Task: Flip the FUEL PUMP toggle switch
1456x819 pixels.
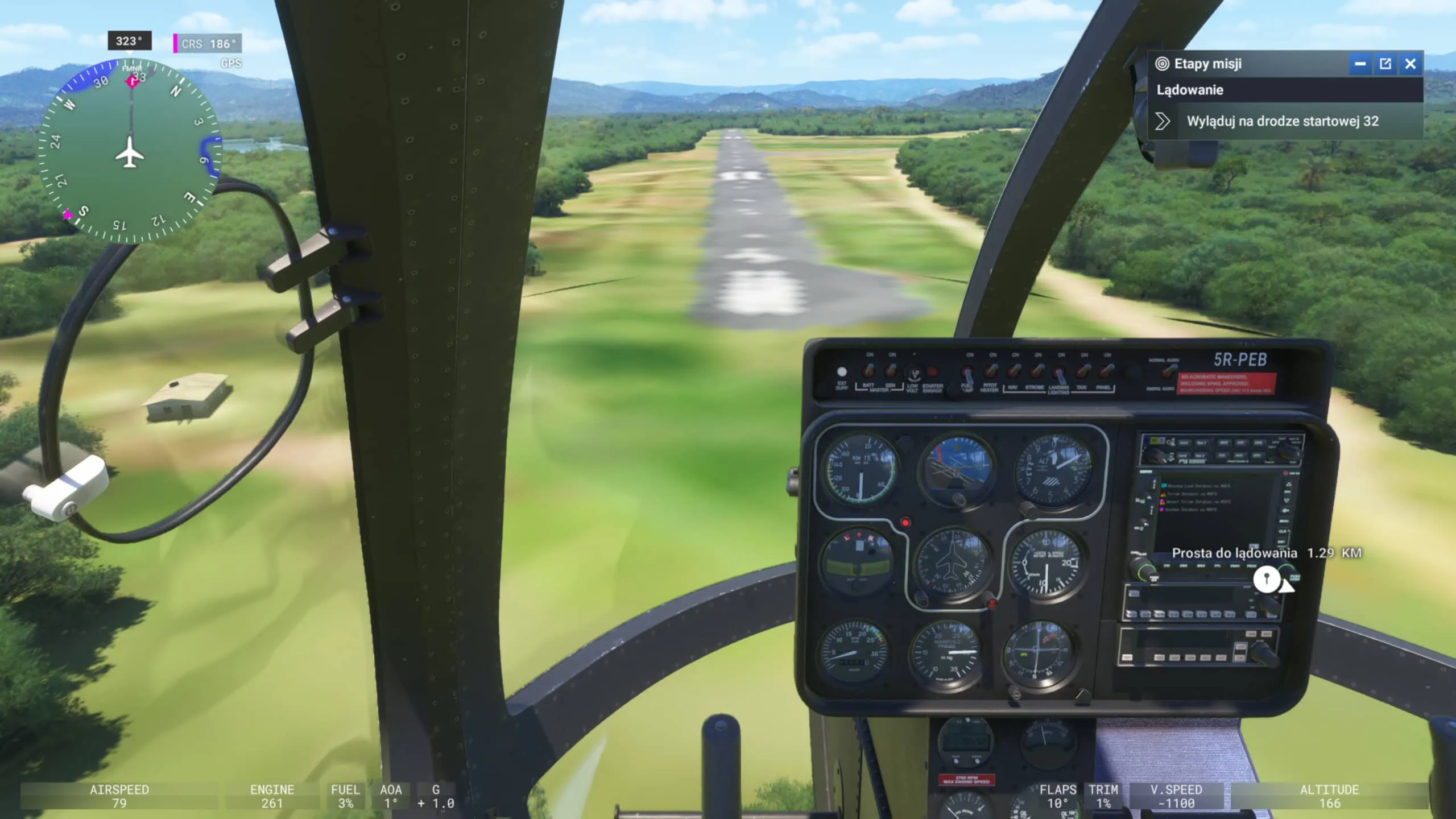Action: tap(967, 373)
